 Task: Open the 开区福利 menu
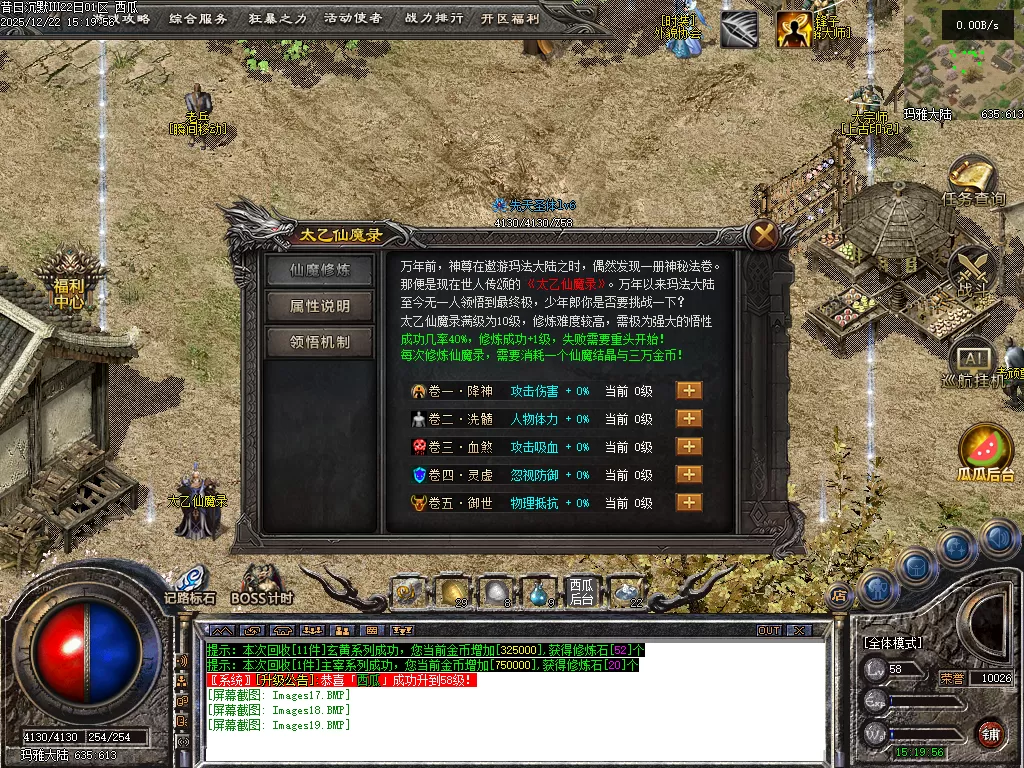tap(510, 18)
